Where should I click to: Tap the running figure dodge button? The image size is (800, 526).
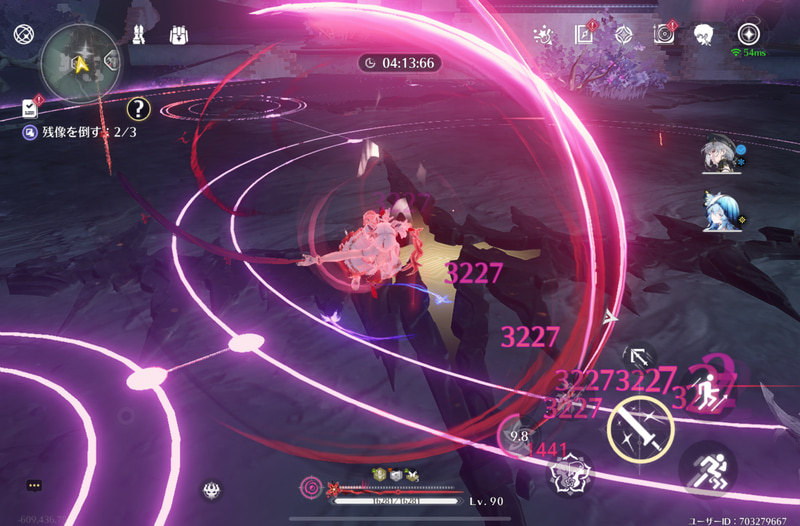pyautogui.click(x=707, y=468)
